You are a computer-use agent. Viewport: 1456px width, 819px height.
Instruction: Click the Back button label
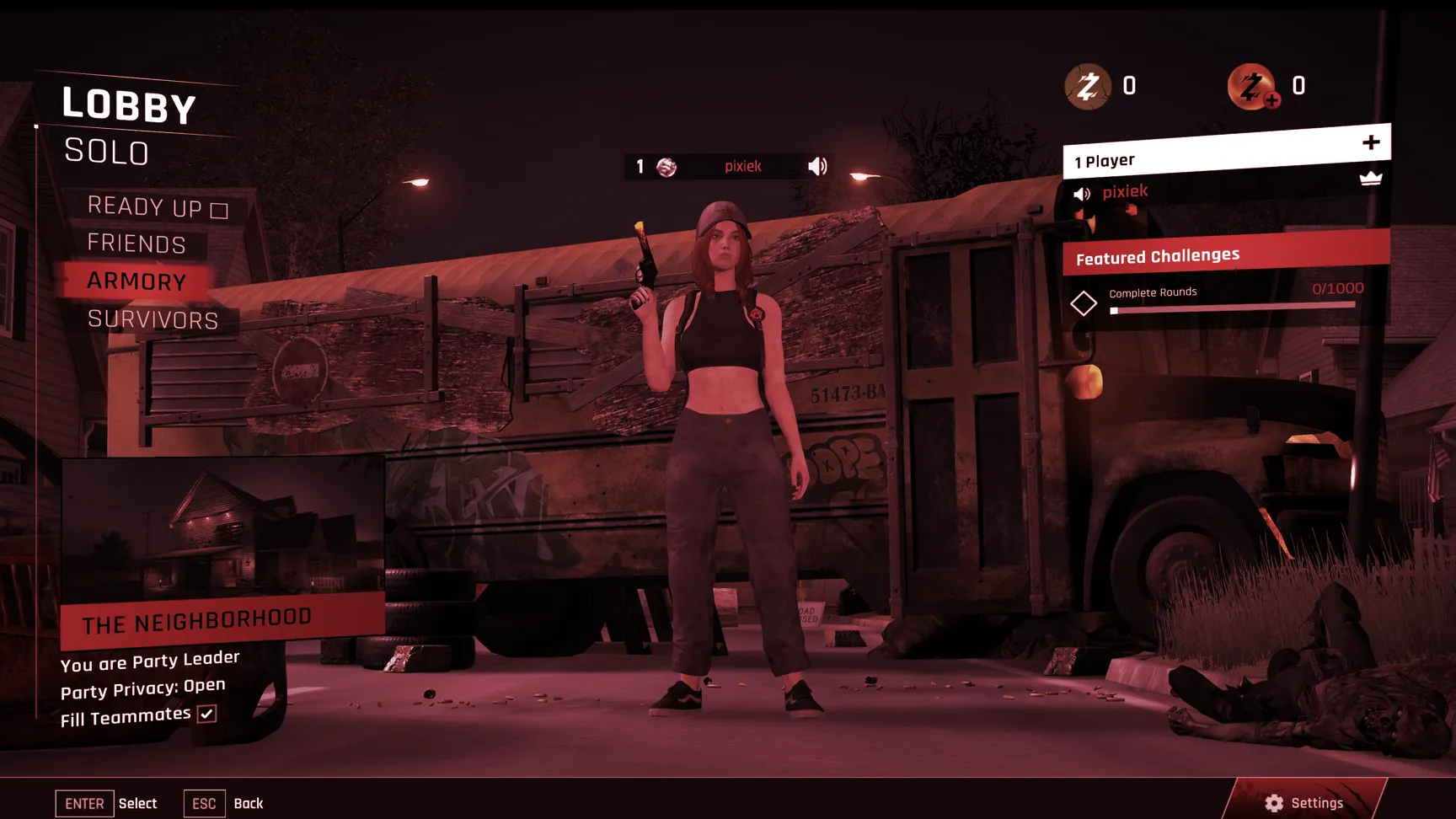tap(248, 804)
